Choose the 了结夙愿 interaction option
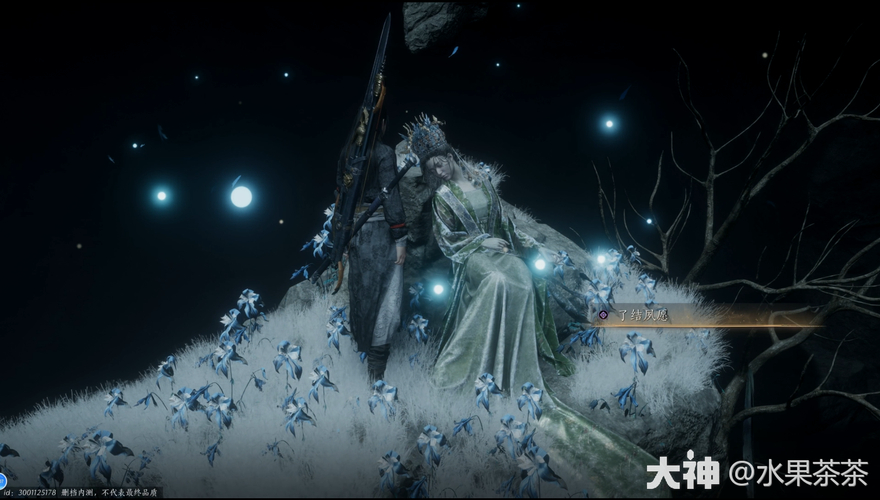The image size is (880, 500). [x=642, y=315]
